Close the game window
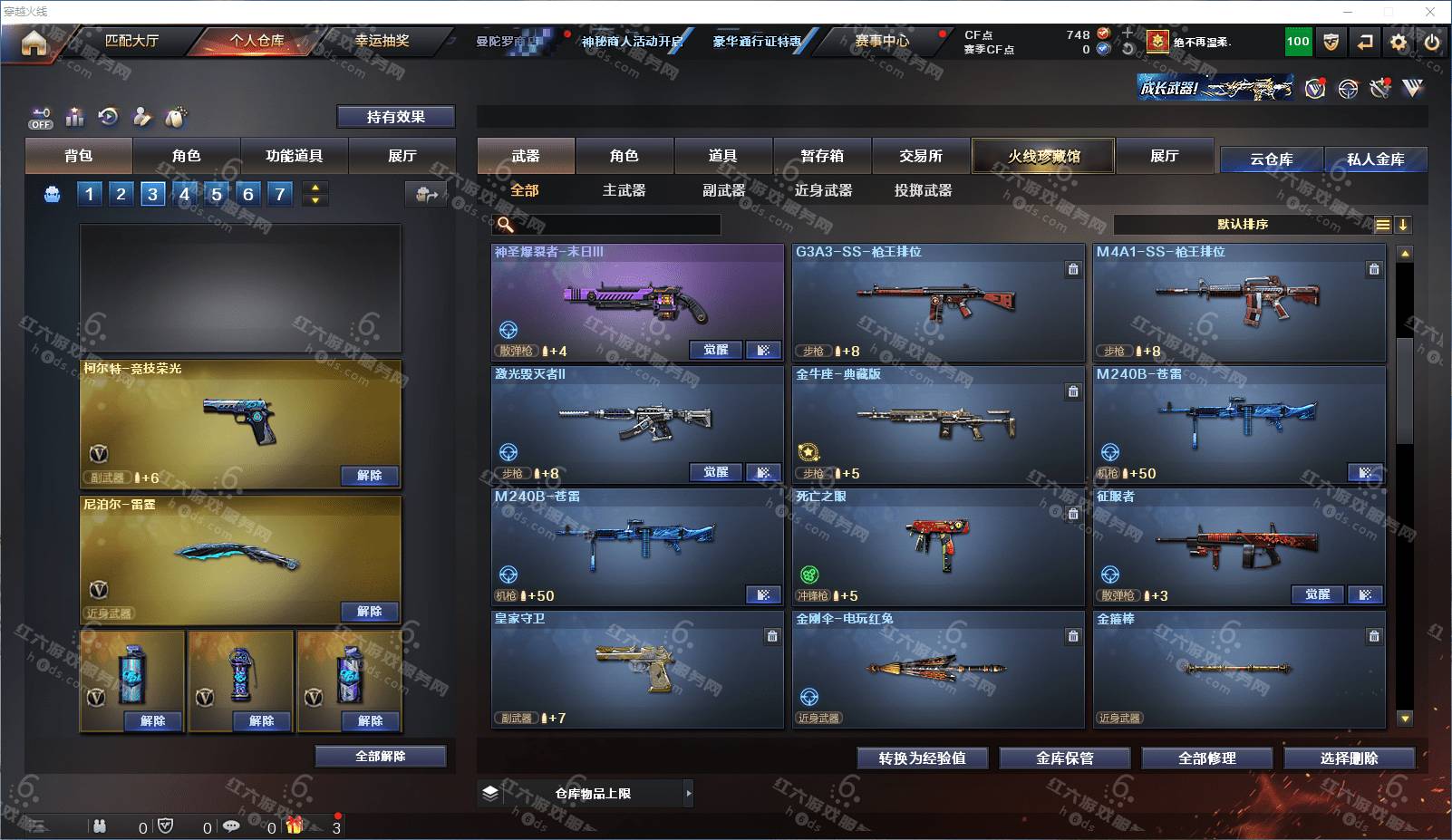 [x=1430, y=12]
